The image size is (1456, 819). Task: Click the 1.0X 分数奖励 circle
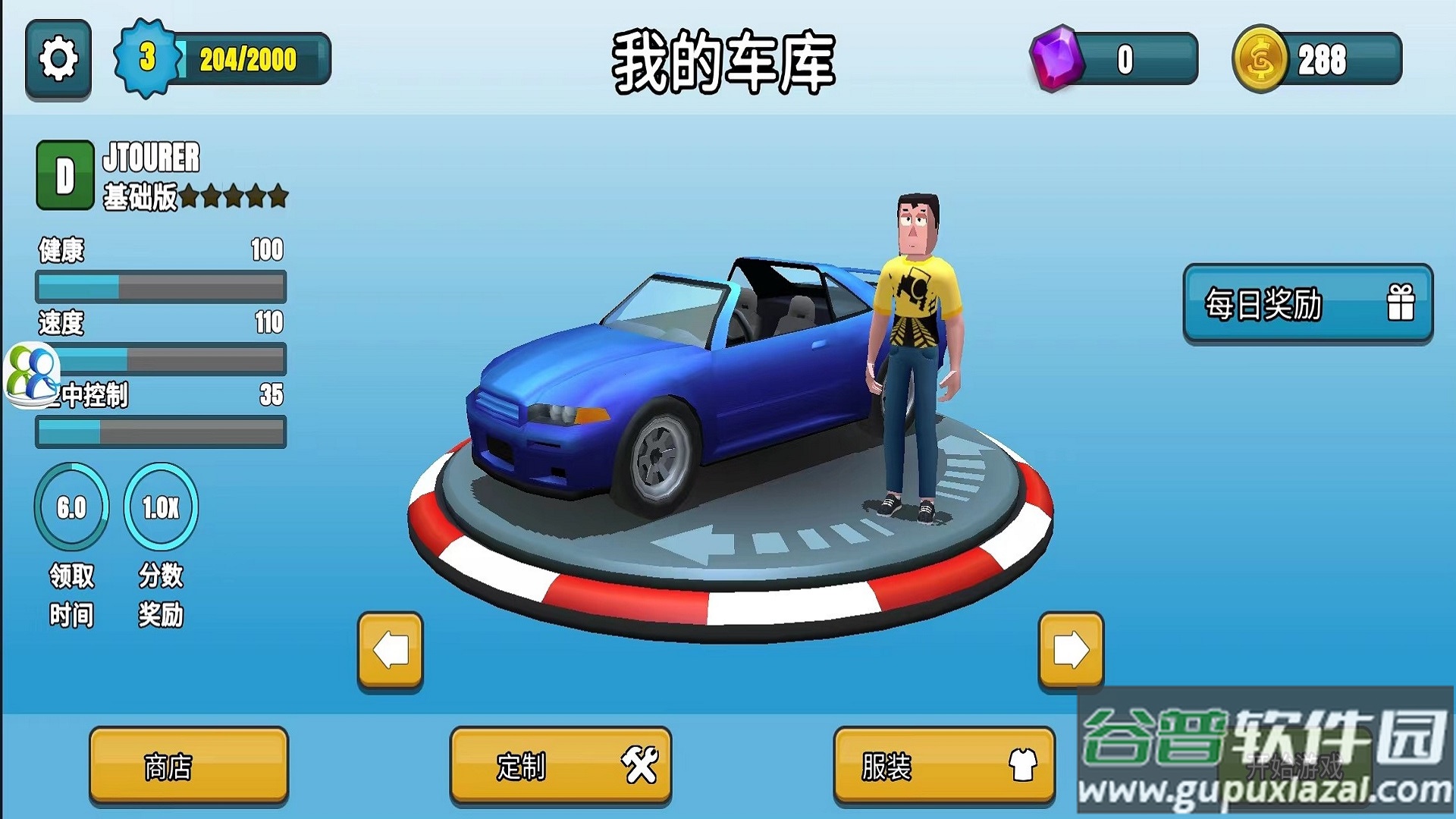pos(161,507)
